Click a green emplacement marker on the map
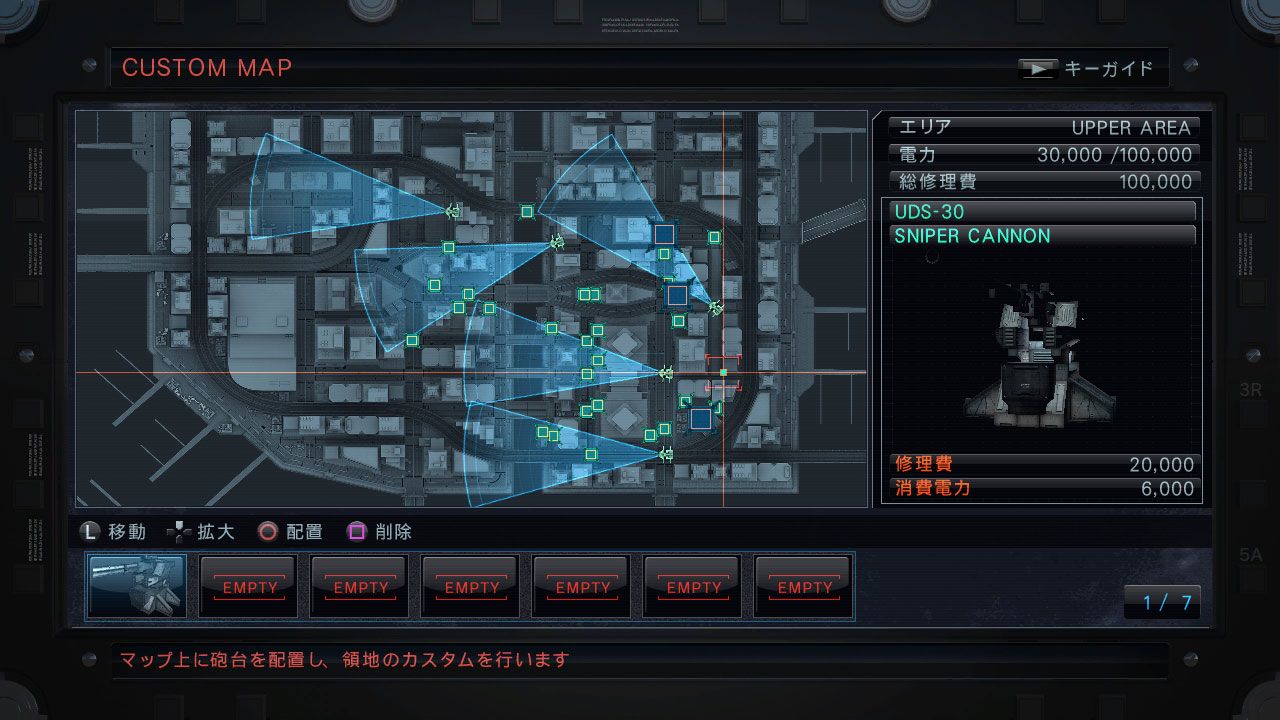The height and width of the screenshot is (720, 1280). tap(525, 213)
